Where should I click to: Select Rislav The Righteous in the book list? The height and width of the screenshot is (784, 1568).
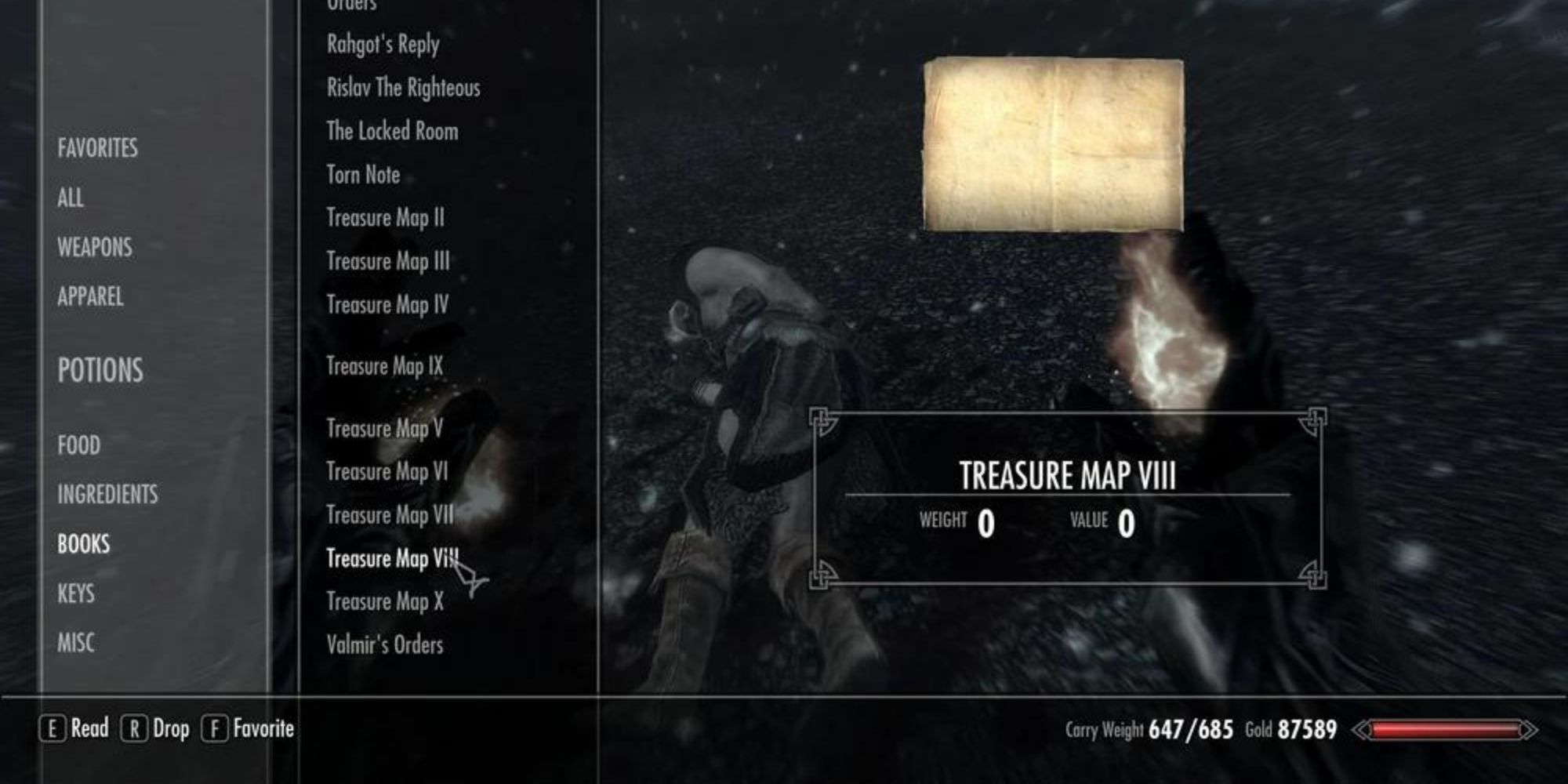coord(404,88)
